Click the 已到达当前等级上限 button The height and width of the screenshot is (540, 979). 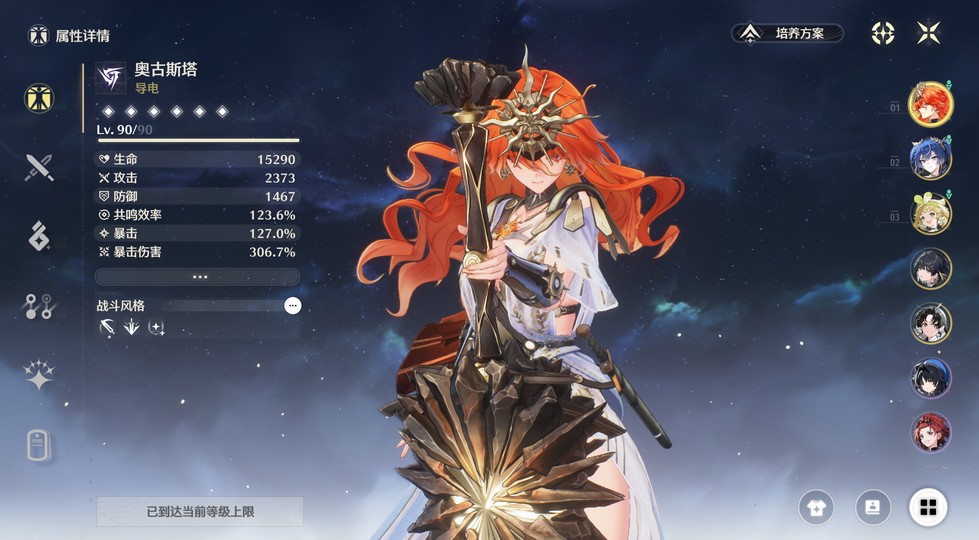pyautogui.click(x=200, y=511)
